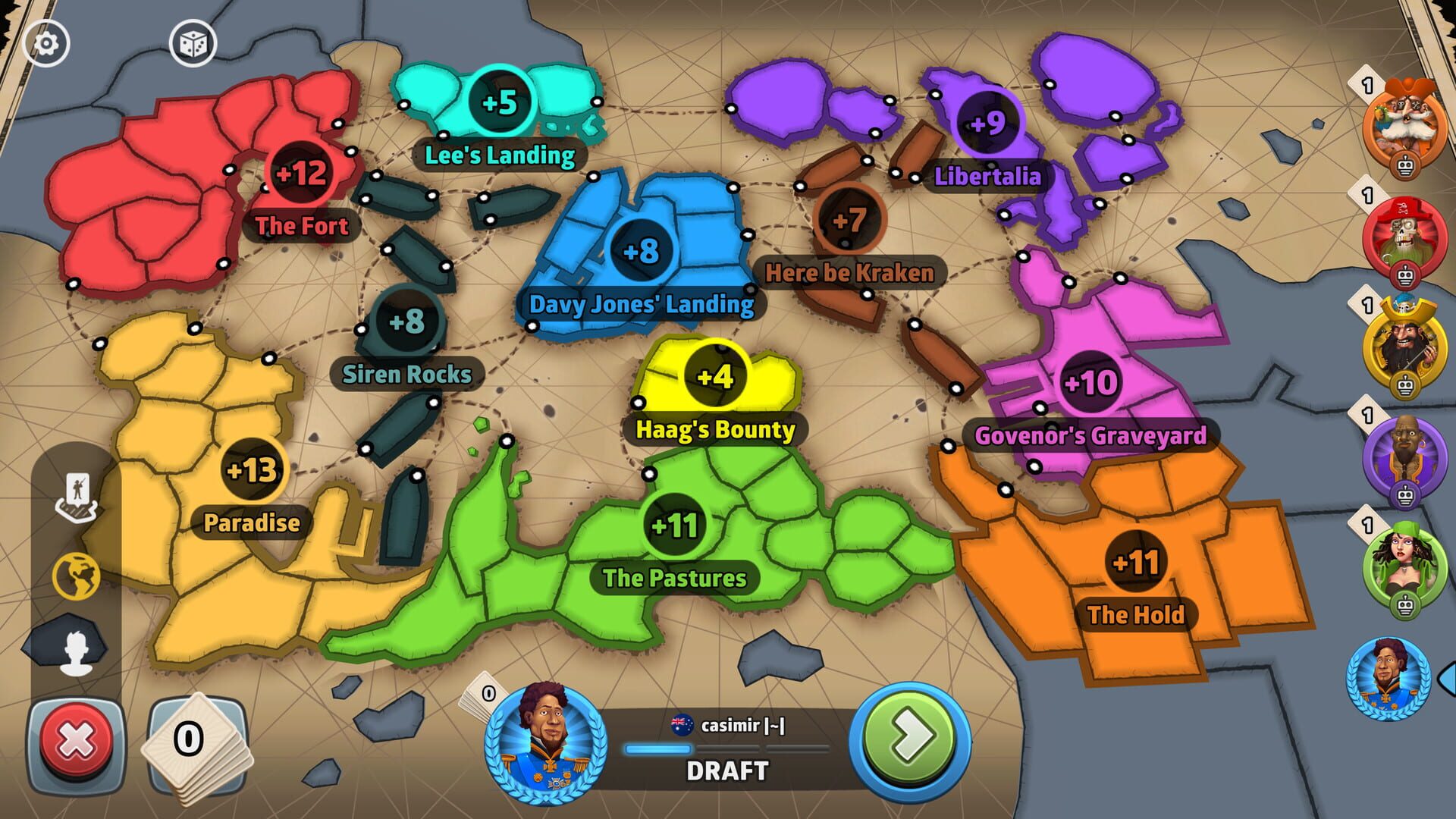The height and width of the screenshot is (819, 1456).
Task: Open the player silhouette panel
Action: (x=77, y=650)
